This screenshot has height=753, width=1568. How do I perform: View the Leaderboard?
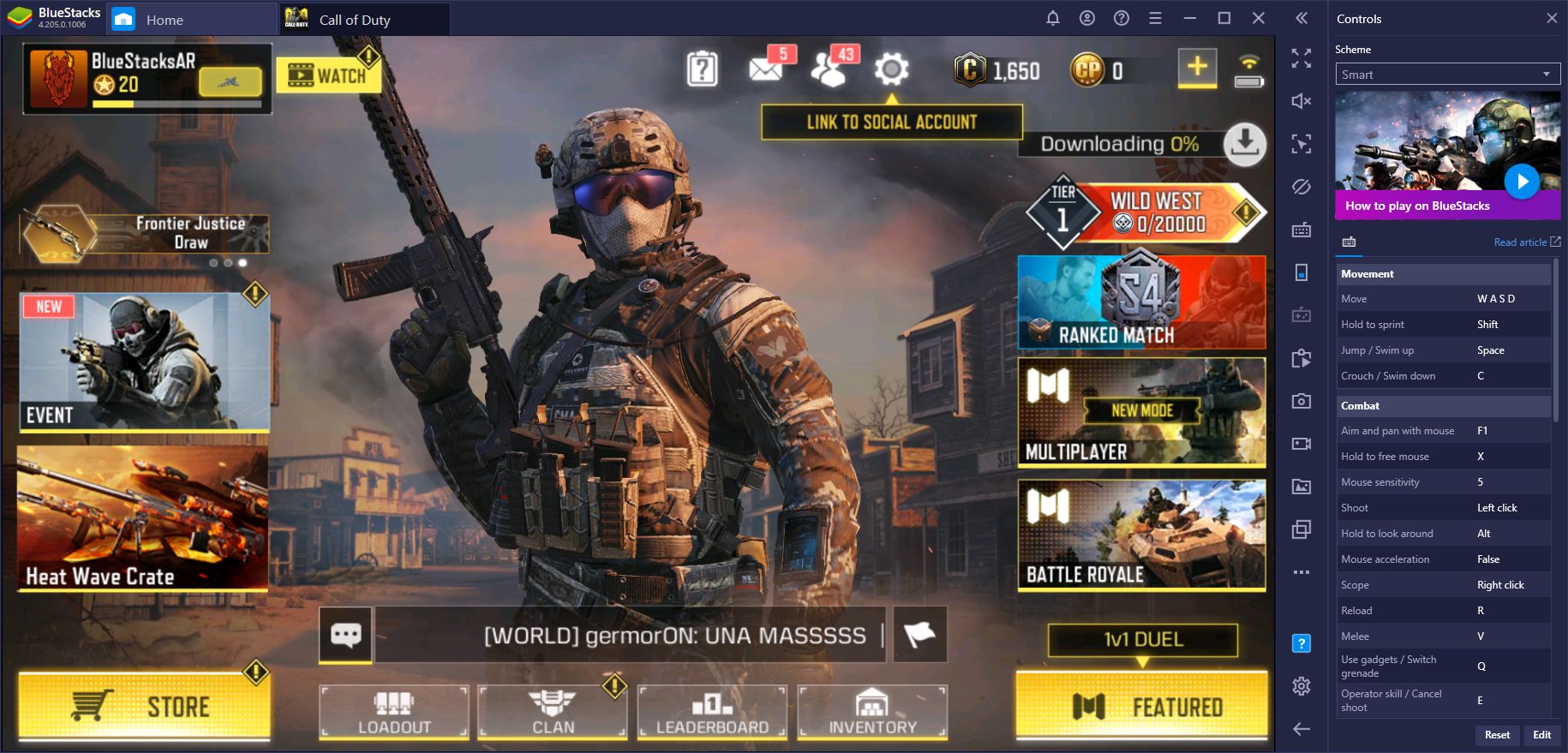pos(712,712)
